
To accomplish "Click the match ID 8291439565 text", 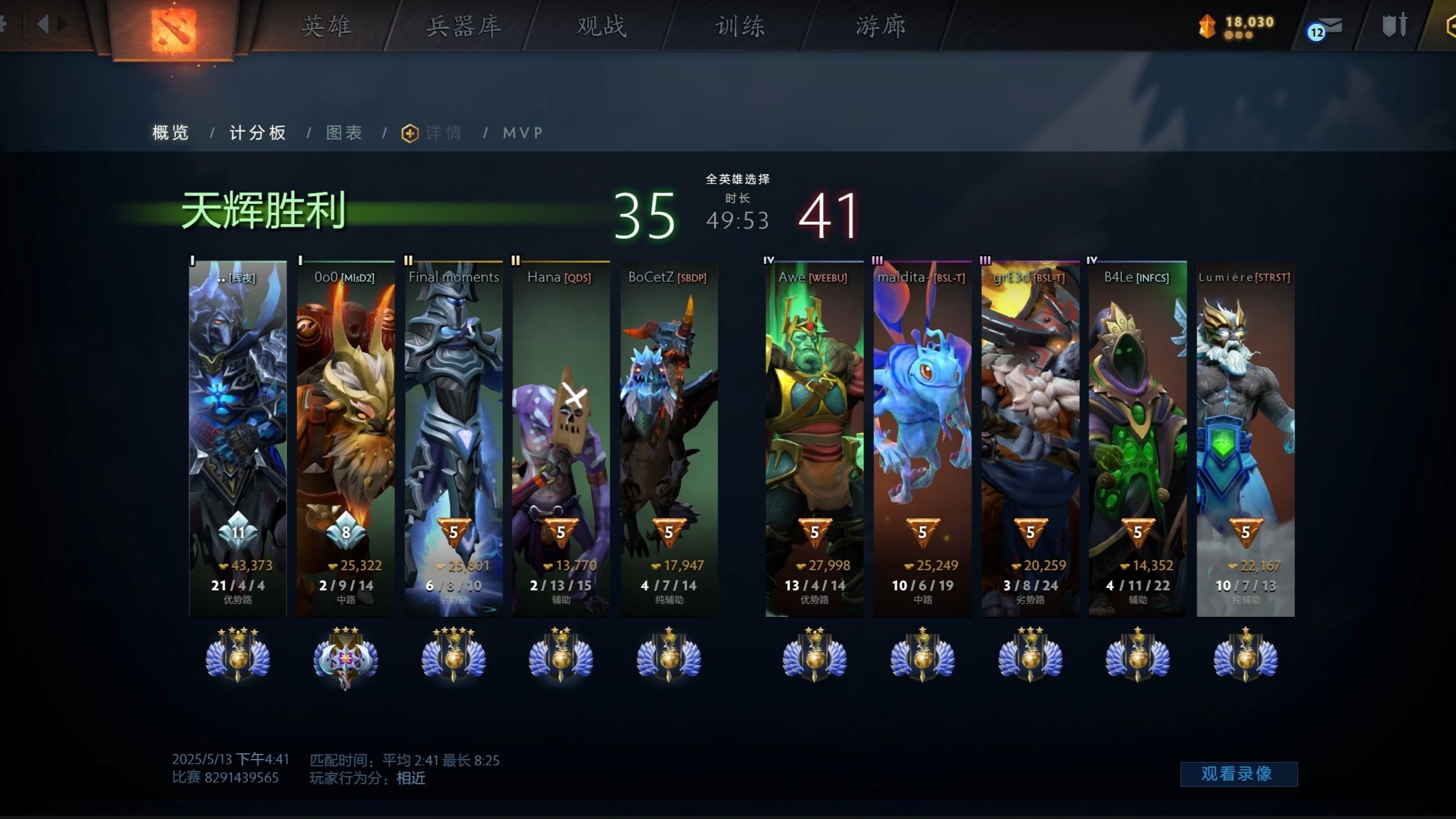I will [242, 778].
